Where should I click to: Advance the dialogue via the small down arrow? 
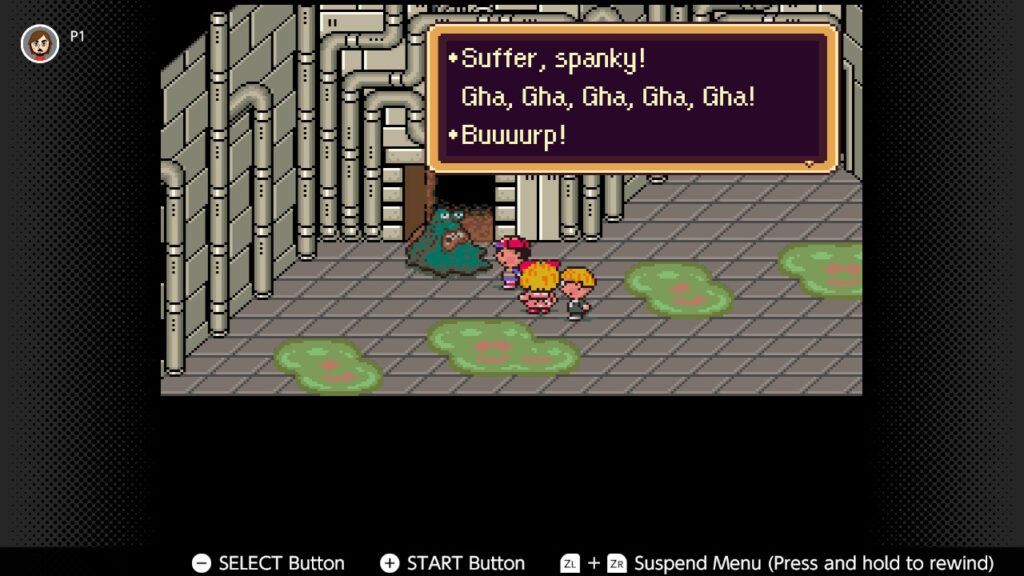tap(808, 163)
